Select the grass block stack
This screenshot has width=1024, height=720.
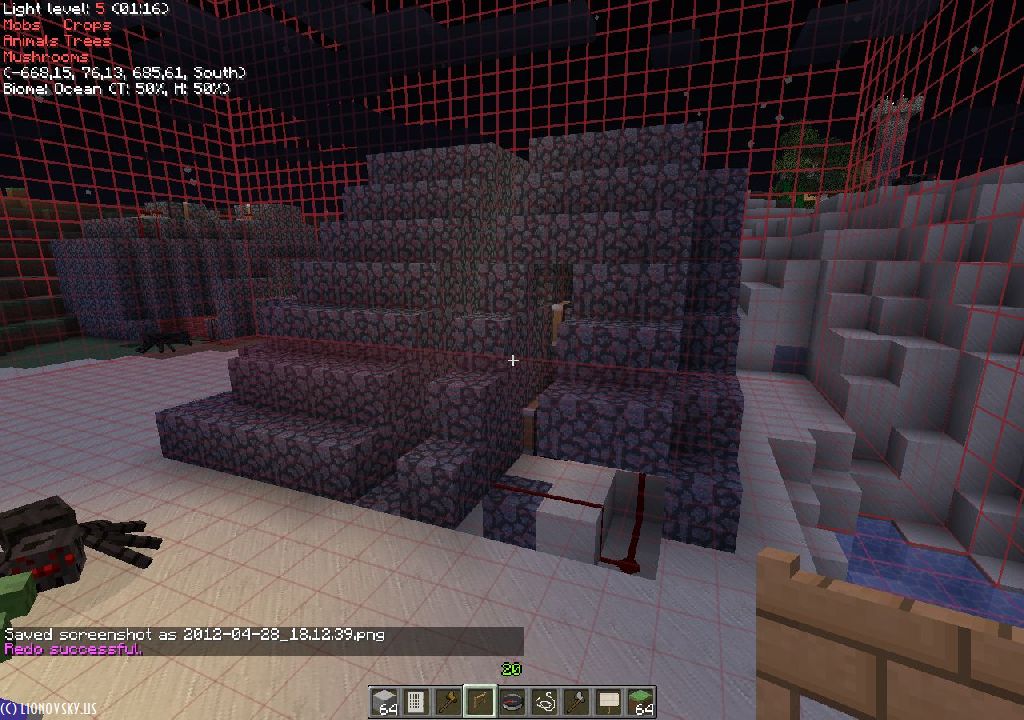click(x=641, y=702)
